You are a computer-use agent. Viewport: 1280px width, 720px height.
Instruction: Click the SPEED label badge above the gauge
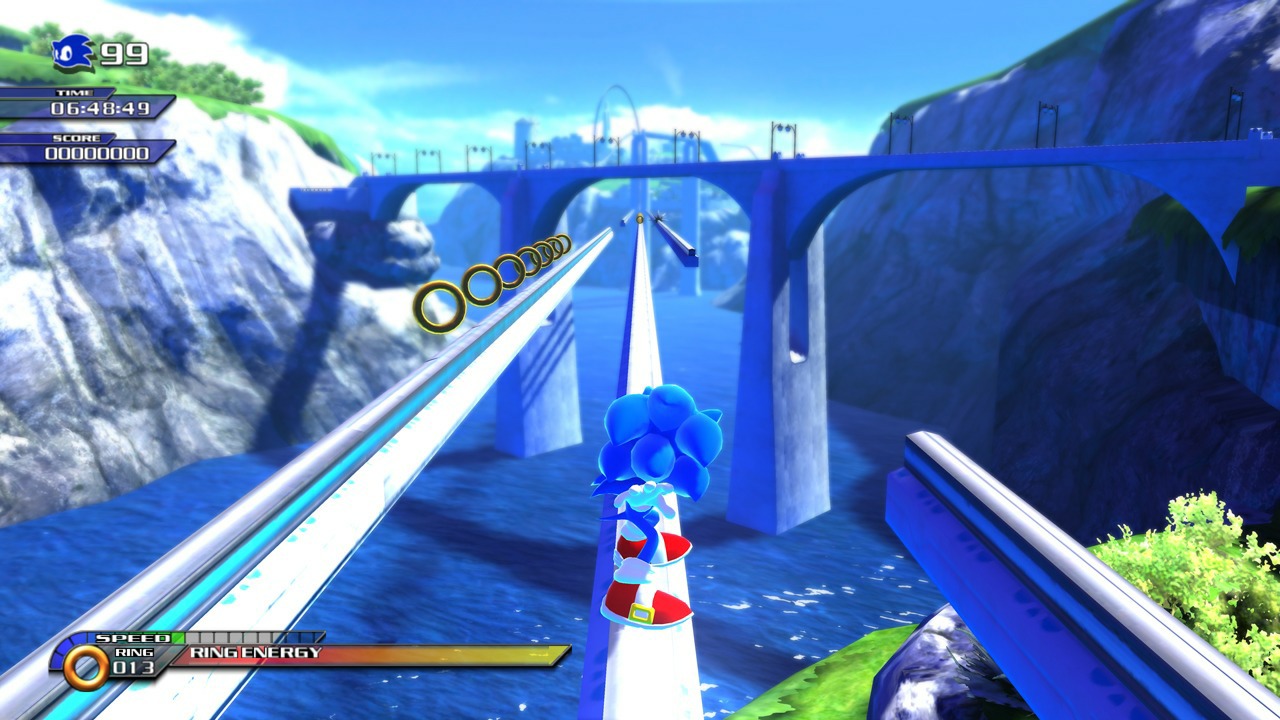[132, 638]
